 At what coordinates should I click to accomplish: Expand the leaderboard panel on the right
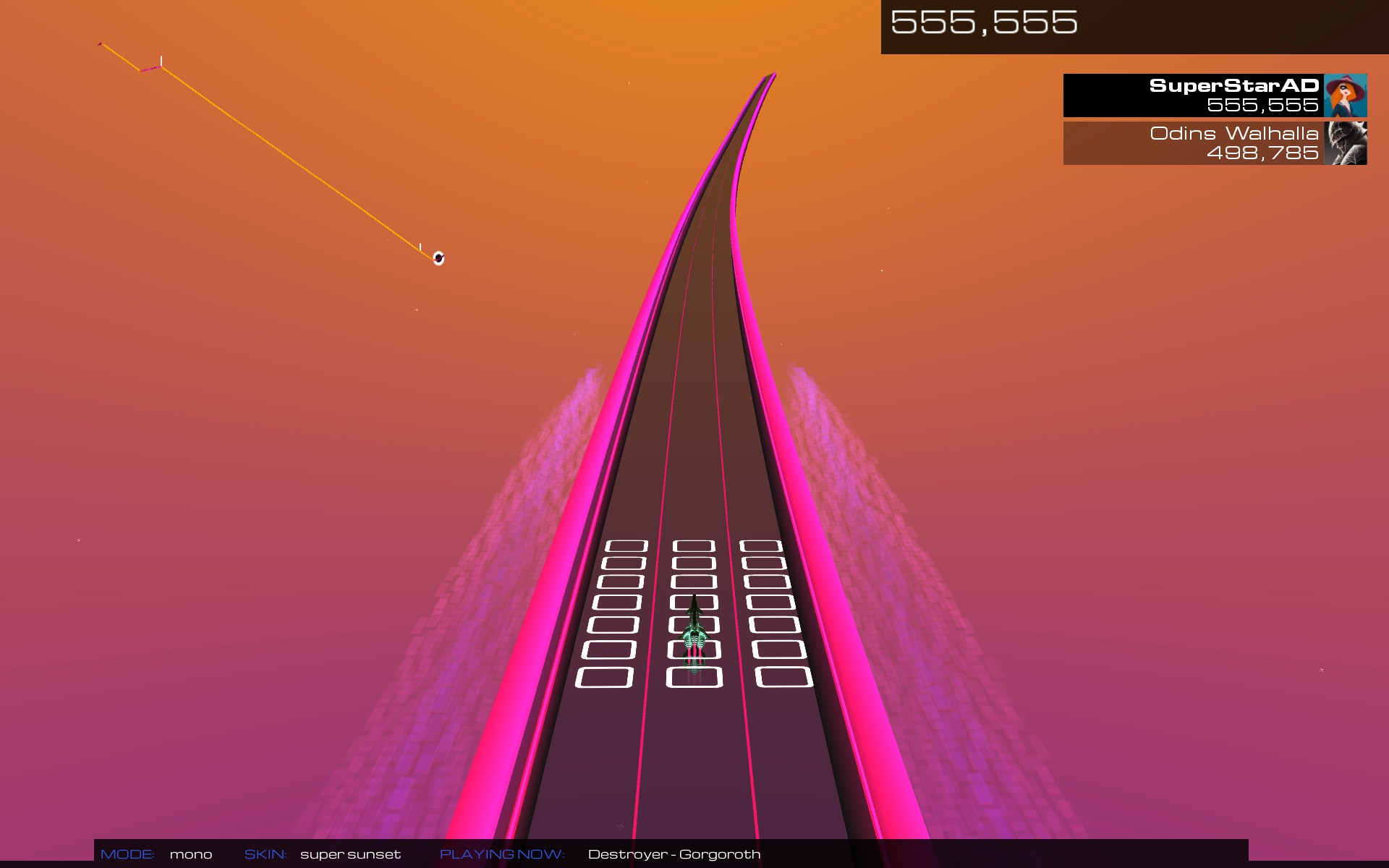(1214, 119)
